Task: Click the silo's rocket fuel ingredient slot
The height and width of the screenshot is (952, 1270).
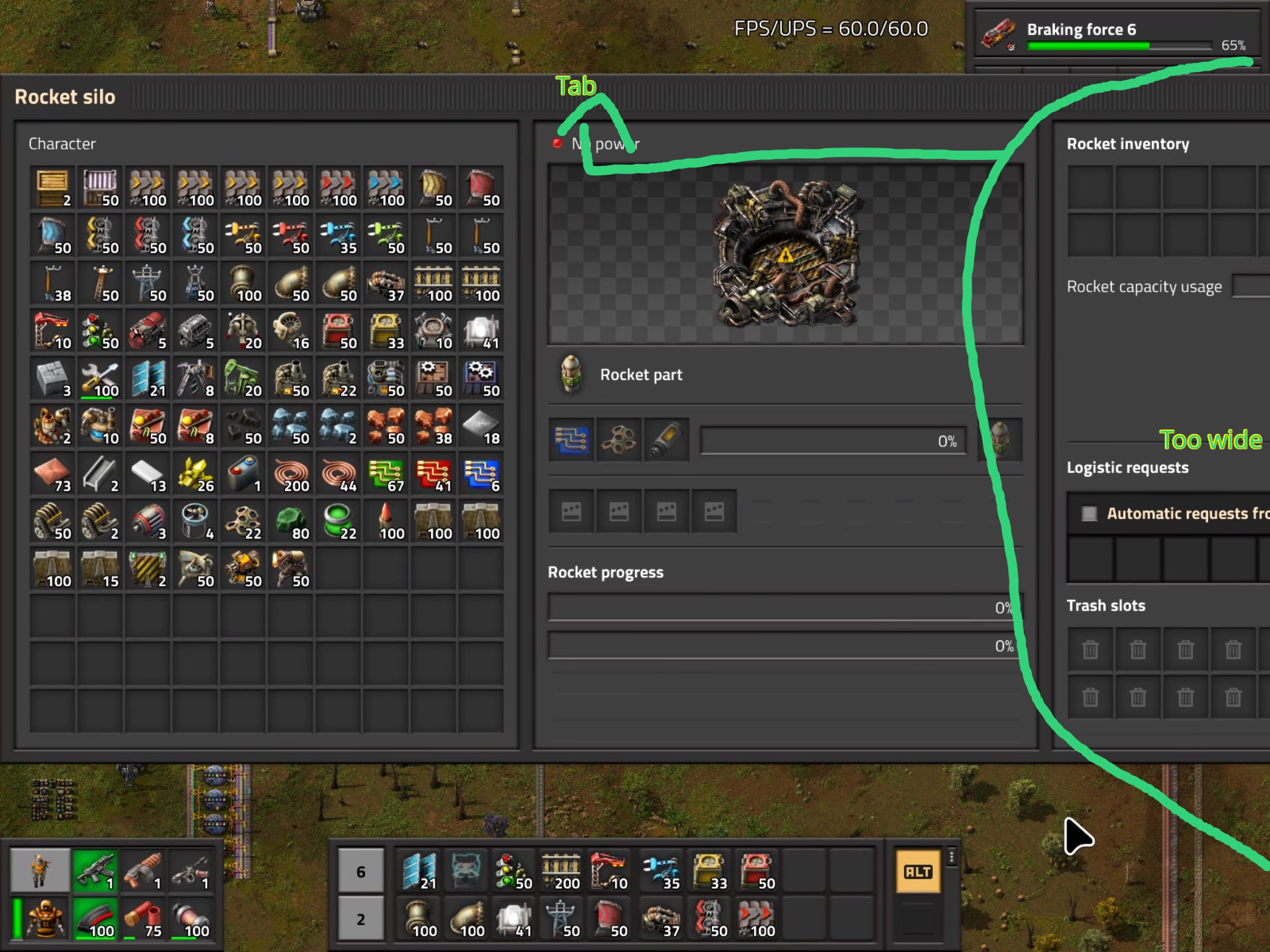Action: 667,440
